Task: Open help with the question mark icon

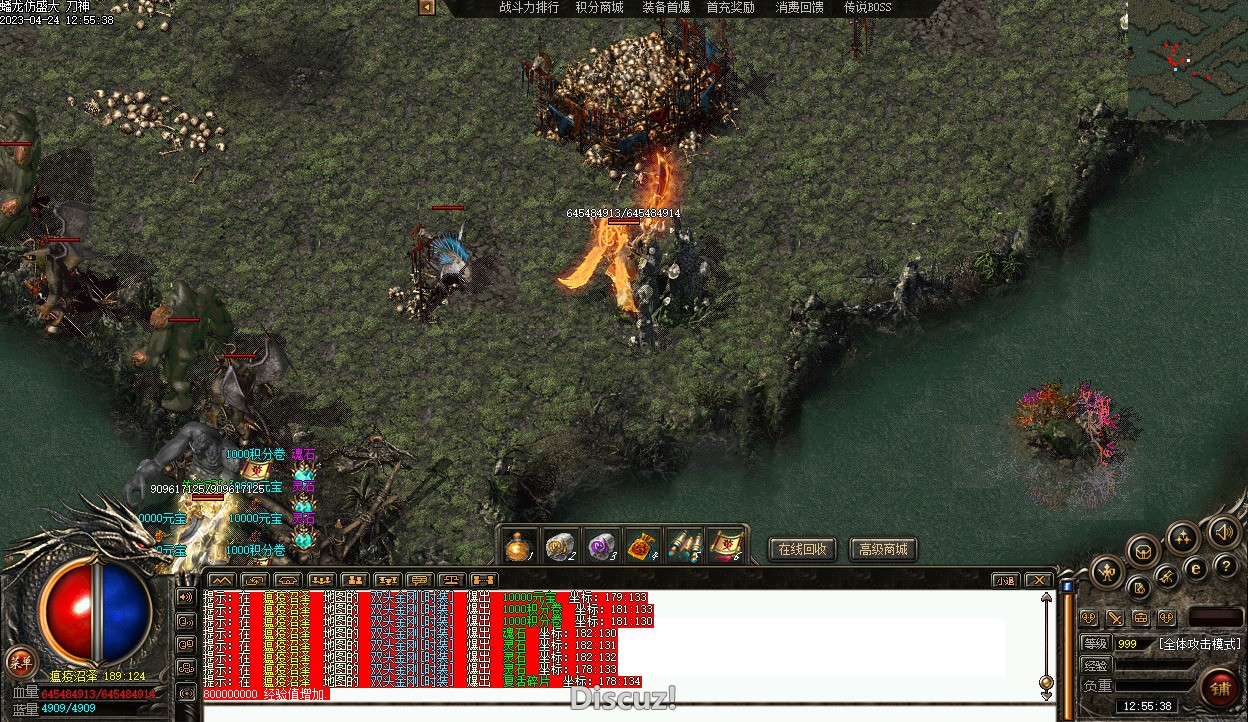Action: [1226, 567]
